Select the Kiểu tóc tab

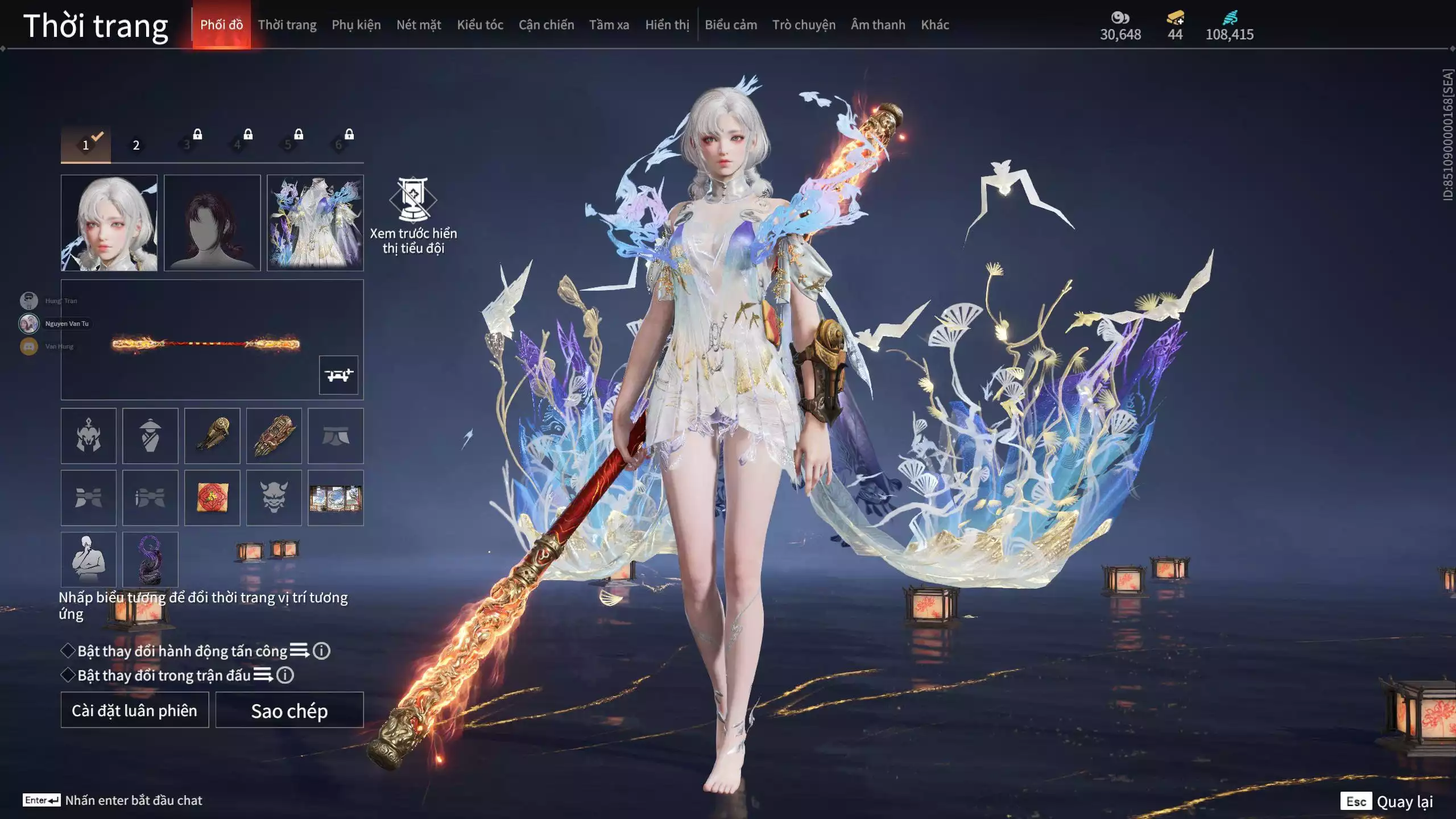coord(480,25)
